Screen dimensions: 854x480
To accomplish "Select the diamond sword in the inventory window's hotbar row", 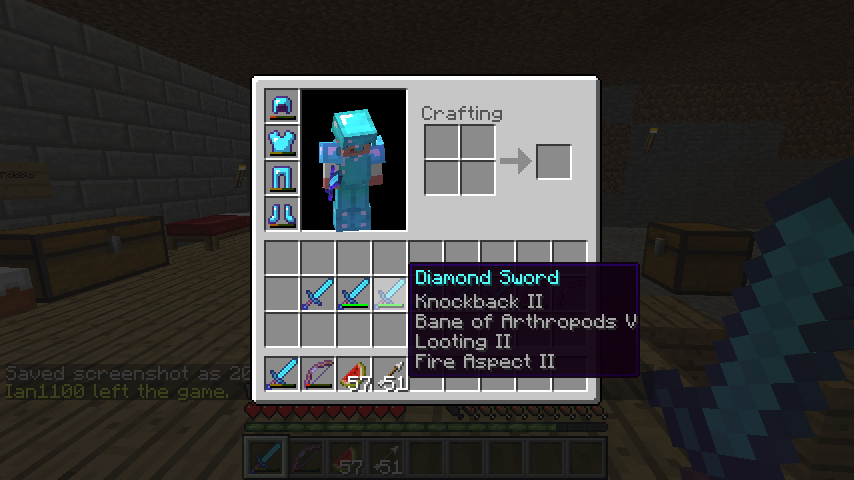I will pyautogui.click(x=282, y=374).
